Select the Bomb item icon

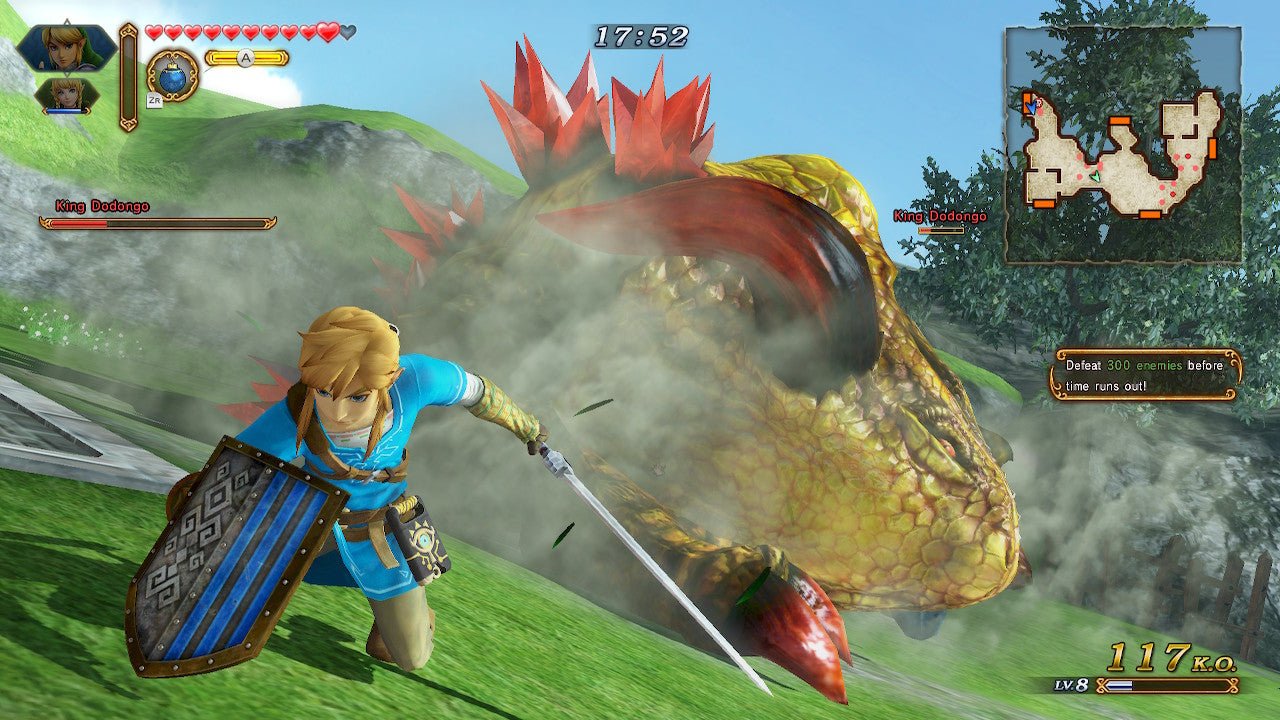point(174,78)
